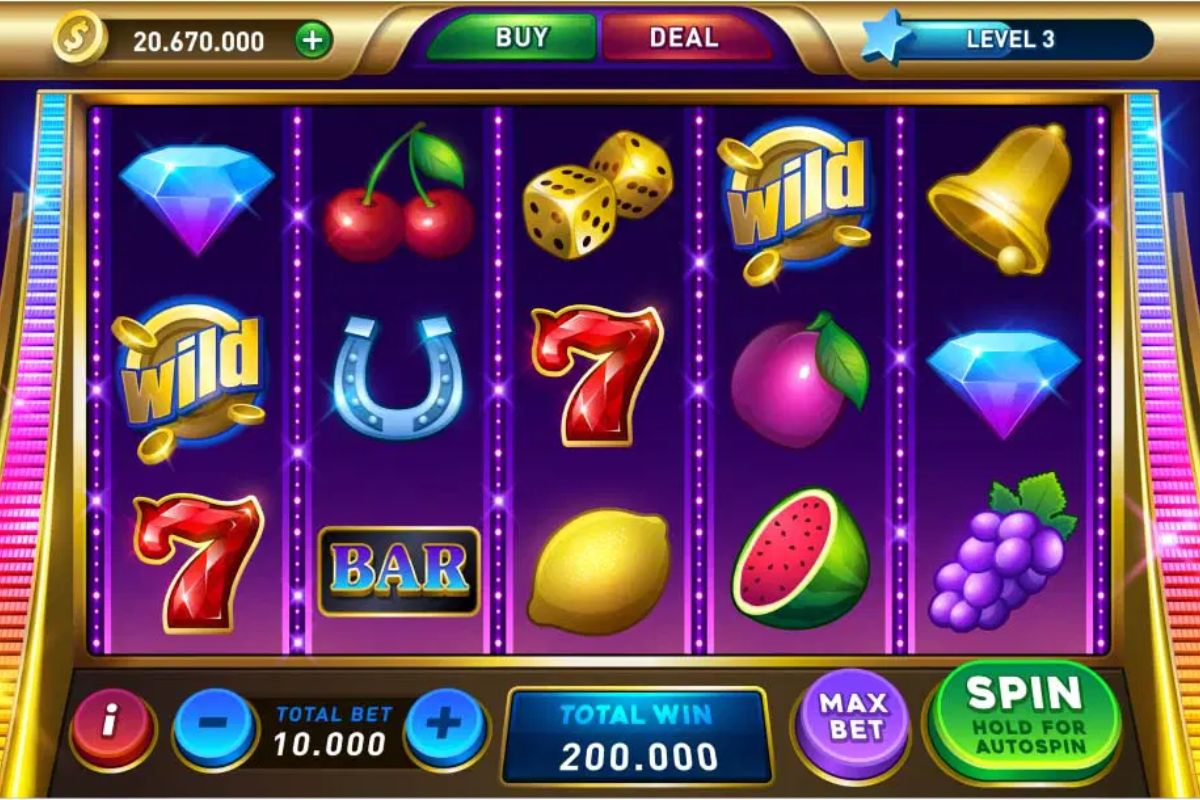Decrease total bet with the minus button
The height and width of the screenshot is (800, 1200).
pos(216,726)
